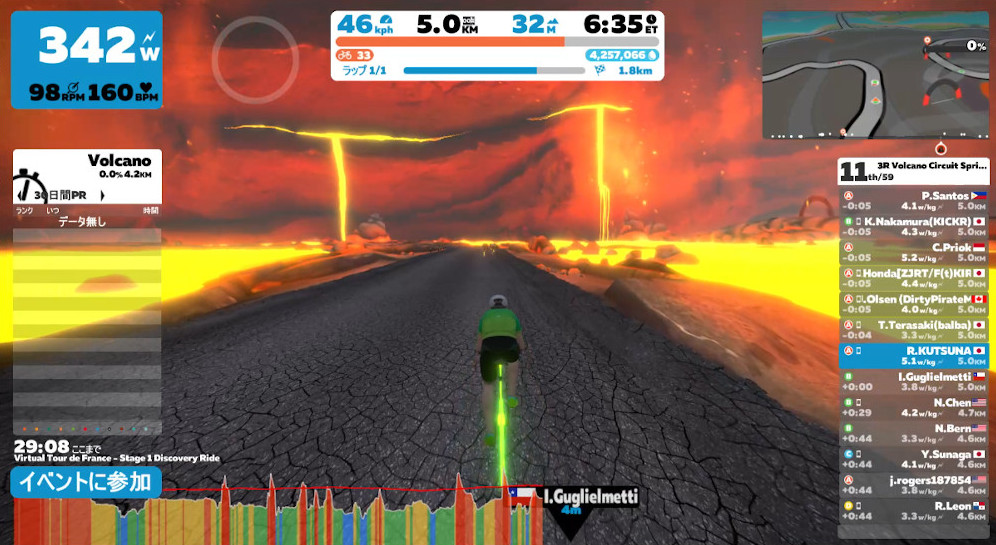Viewport: 996px width, 545px height.
Task: Select the highlighted R.KUTSUNA row
Action: pos(914,357)
